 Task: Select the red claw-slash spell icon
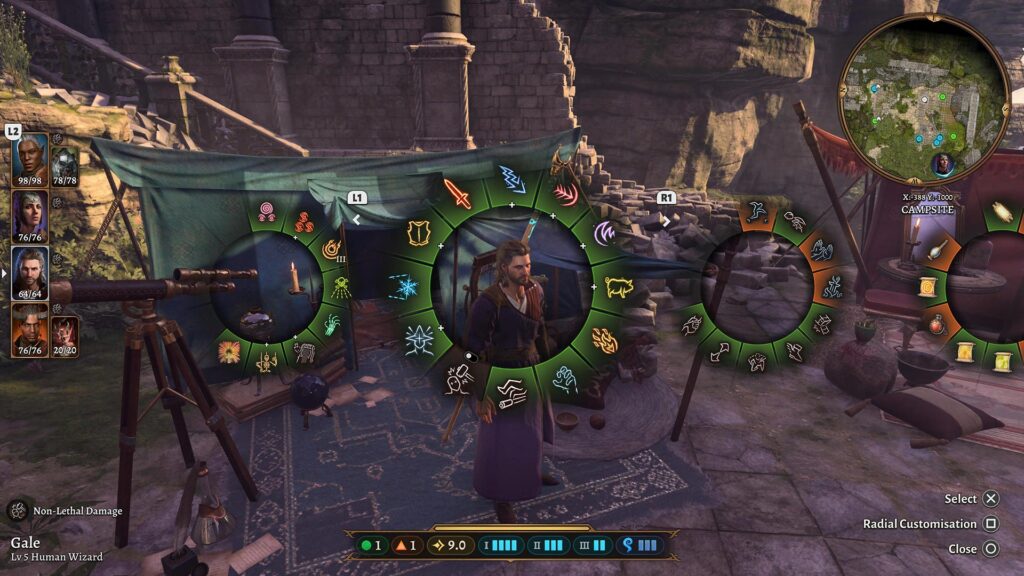coord(566,191)
